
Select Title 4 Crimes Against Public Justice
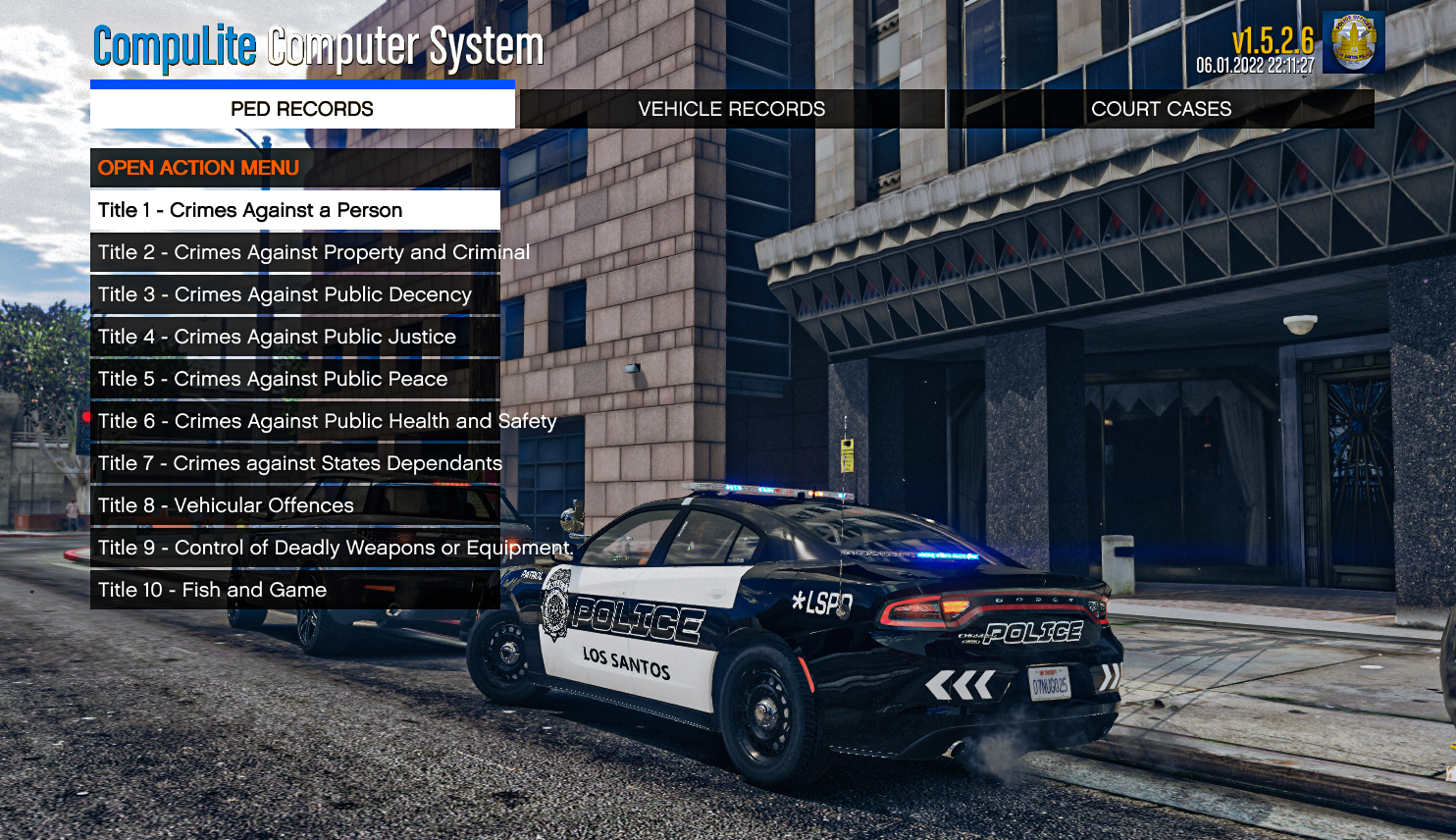(294, 337)
